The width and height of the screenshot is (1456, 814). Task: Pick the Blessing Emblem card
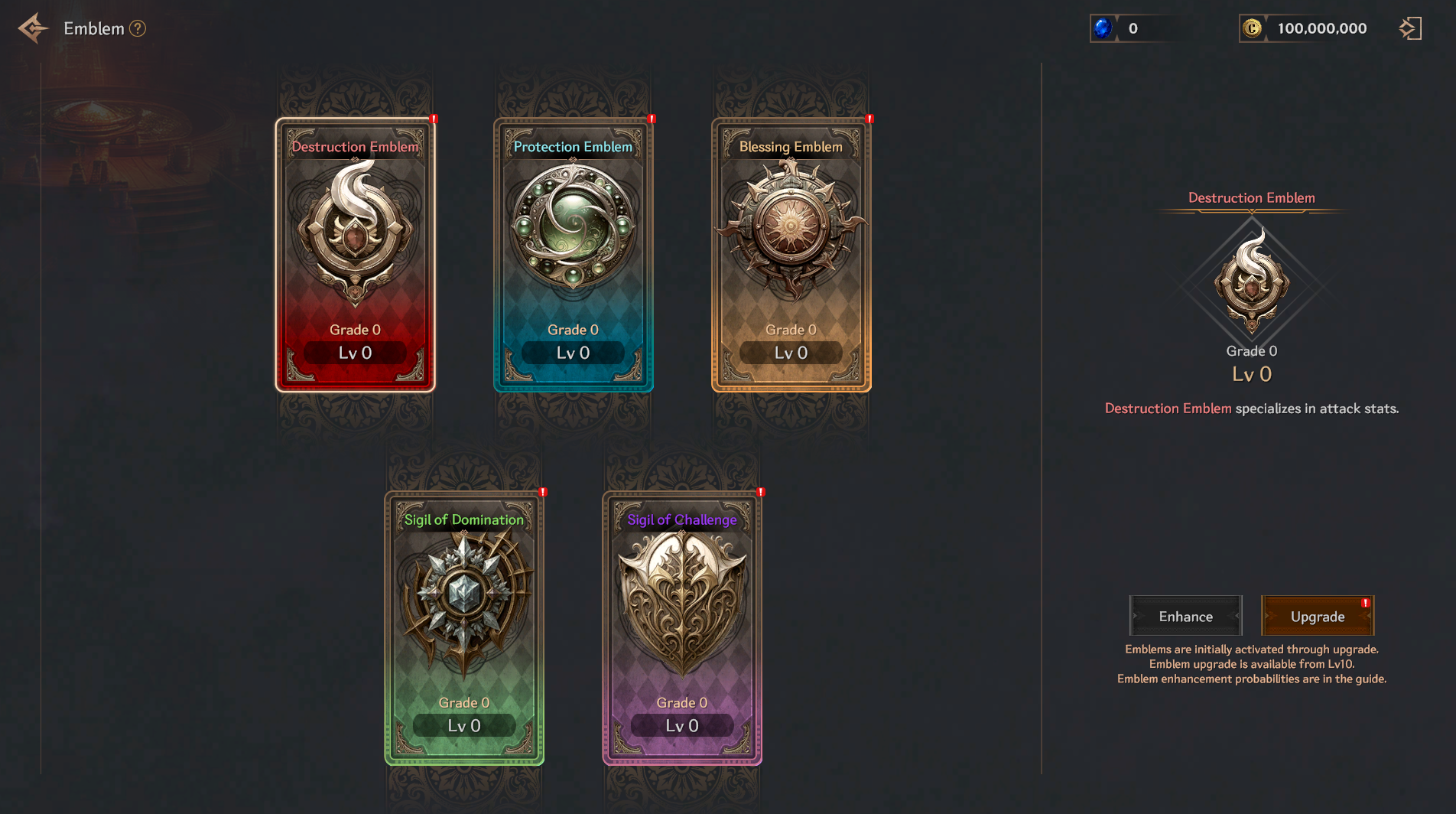791,255
